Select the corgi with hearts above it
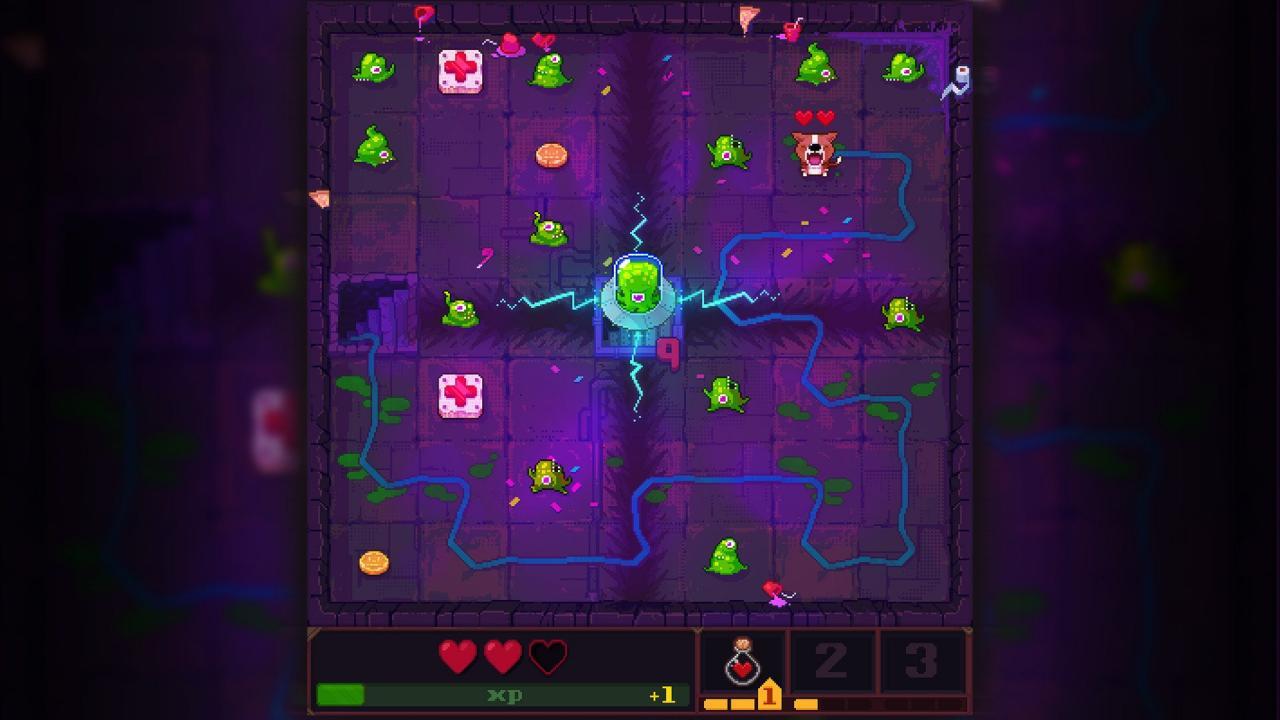This screenshot has width=1280, height=720. click(817, 155)
